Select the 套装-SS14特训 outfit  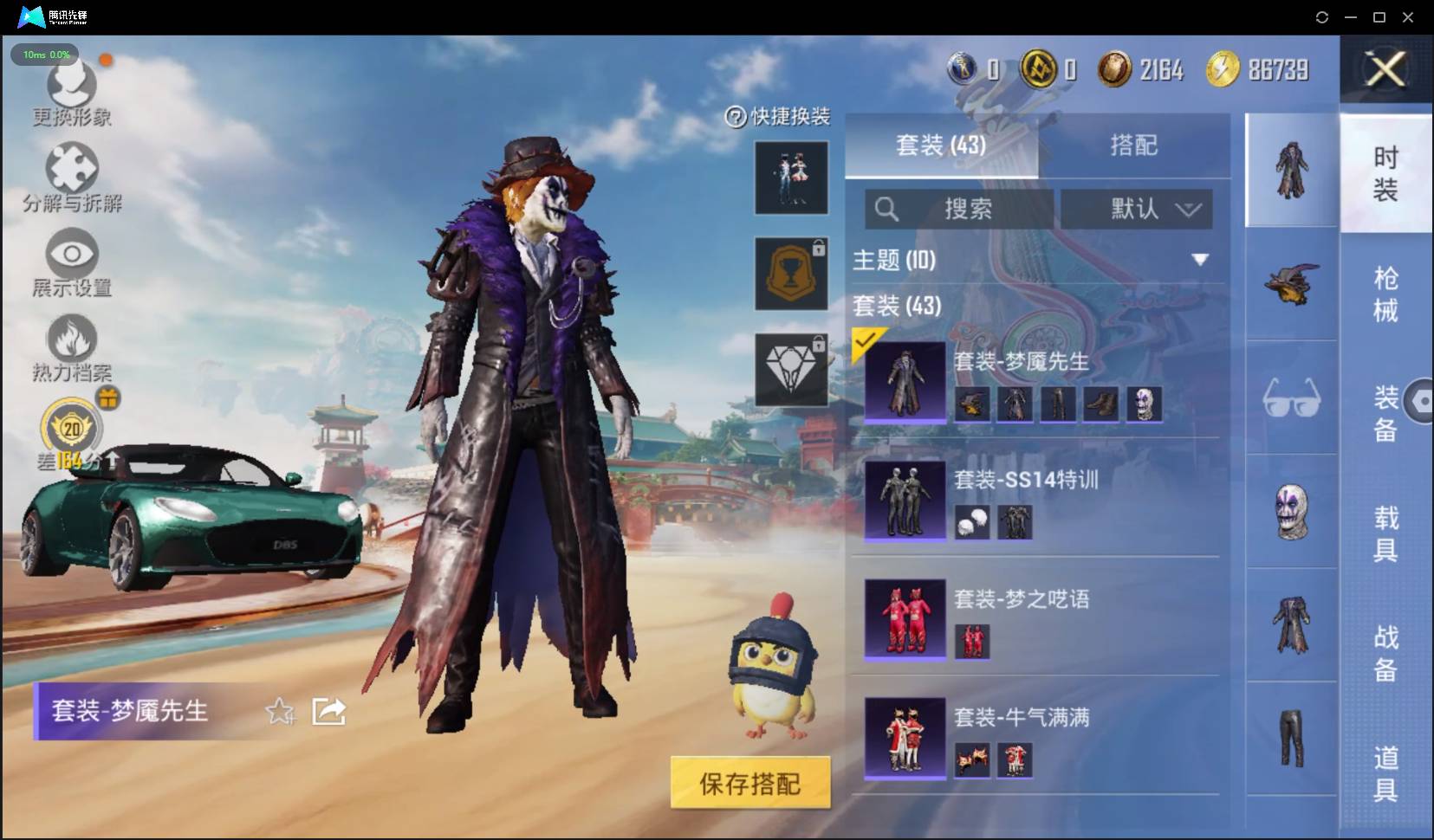point(905,501)
